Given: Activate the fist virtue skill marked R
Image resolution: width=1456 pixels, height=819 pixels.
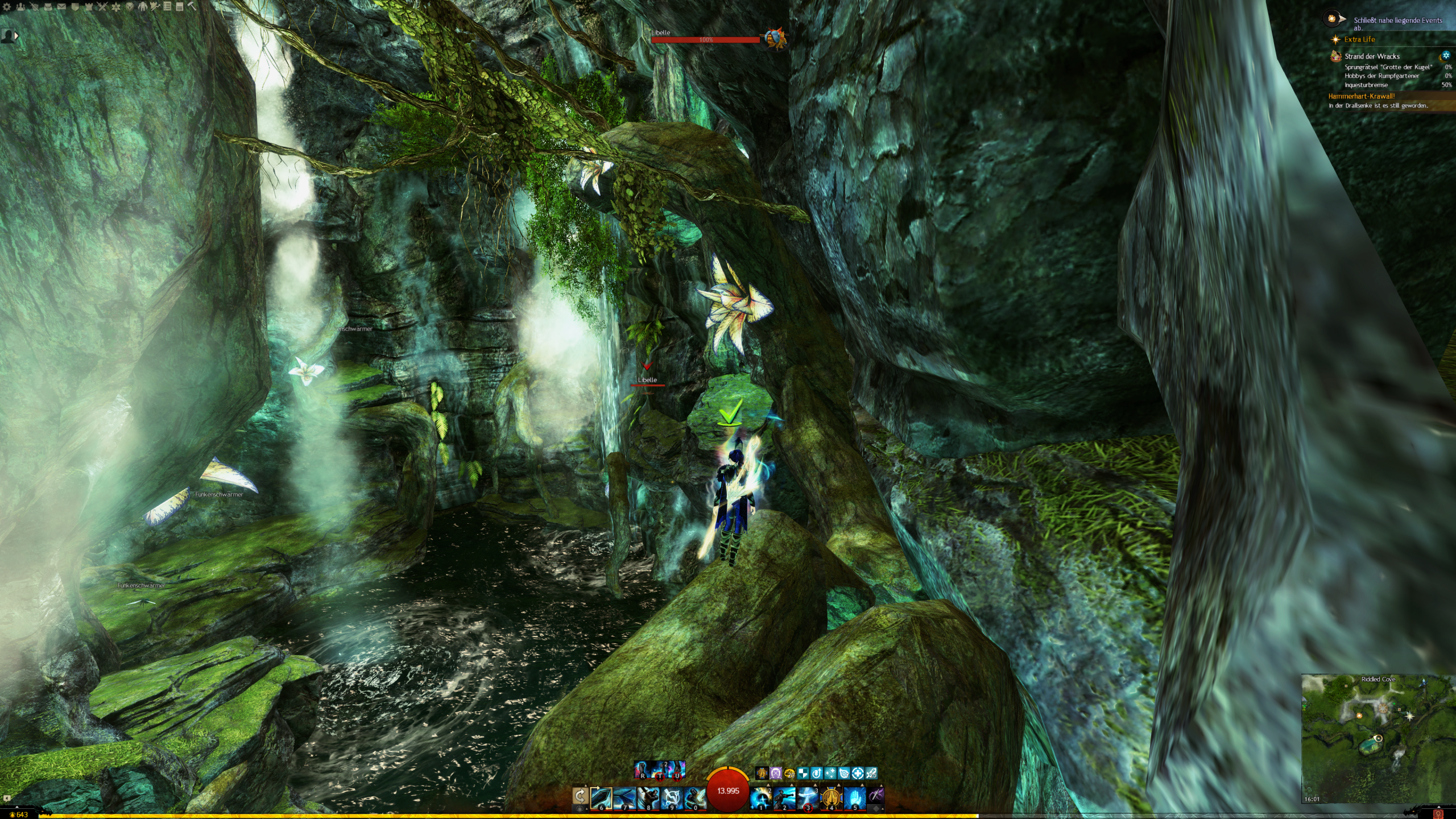Looking at the screenshot, I should [642, 770].
